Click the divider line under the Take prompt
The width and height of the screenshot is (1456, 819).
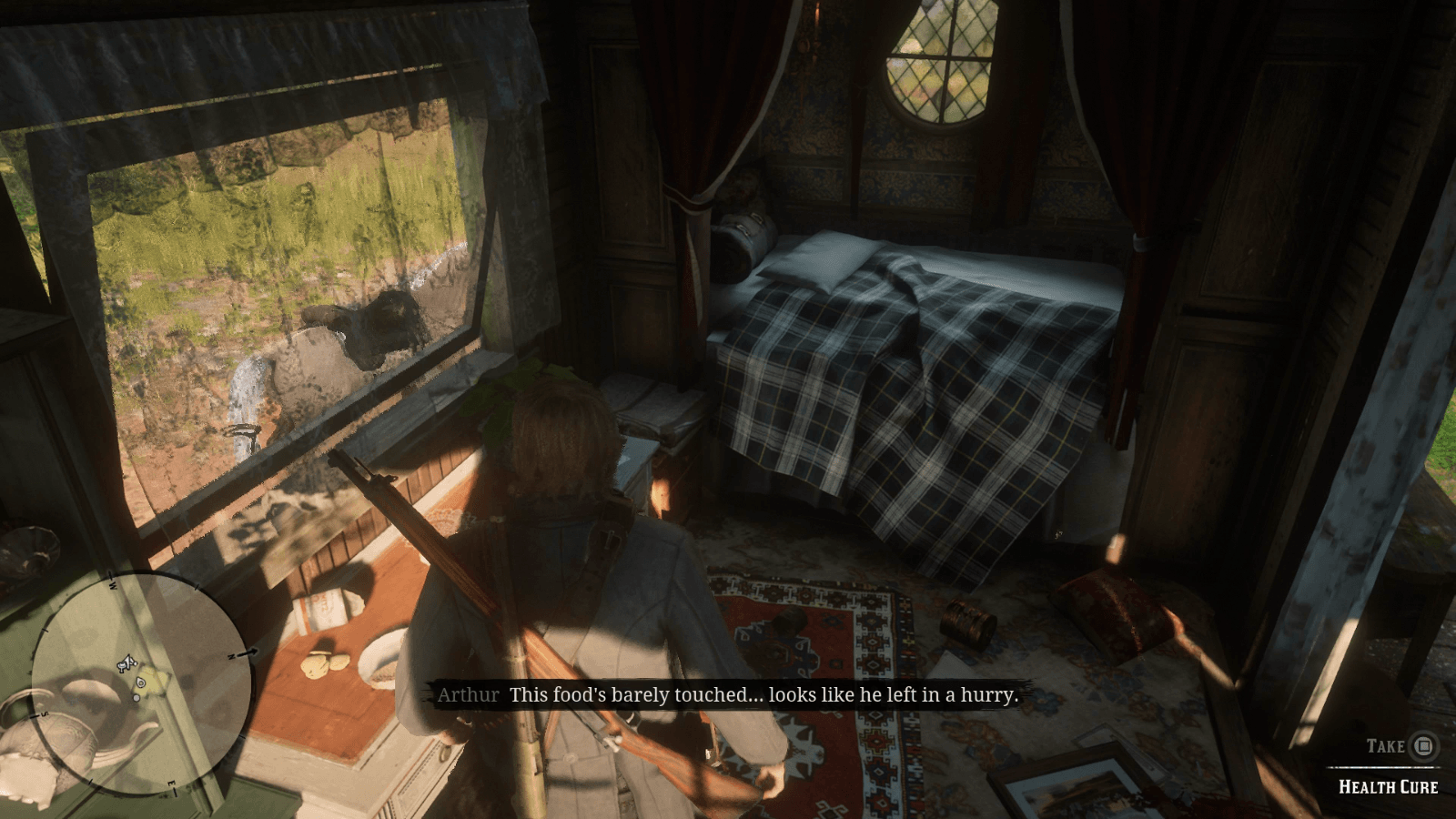pyautogui.click(x=1383, y=769)
